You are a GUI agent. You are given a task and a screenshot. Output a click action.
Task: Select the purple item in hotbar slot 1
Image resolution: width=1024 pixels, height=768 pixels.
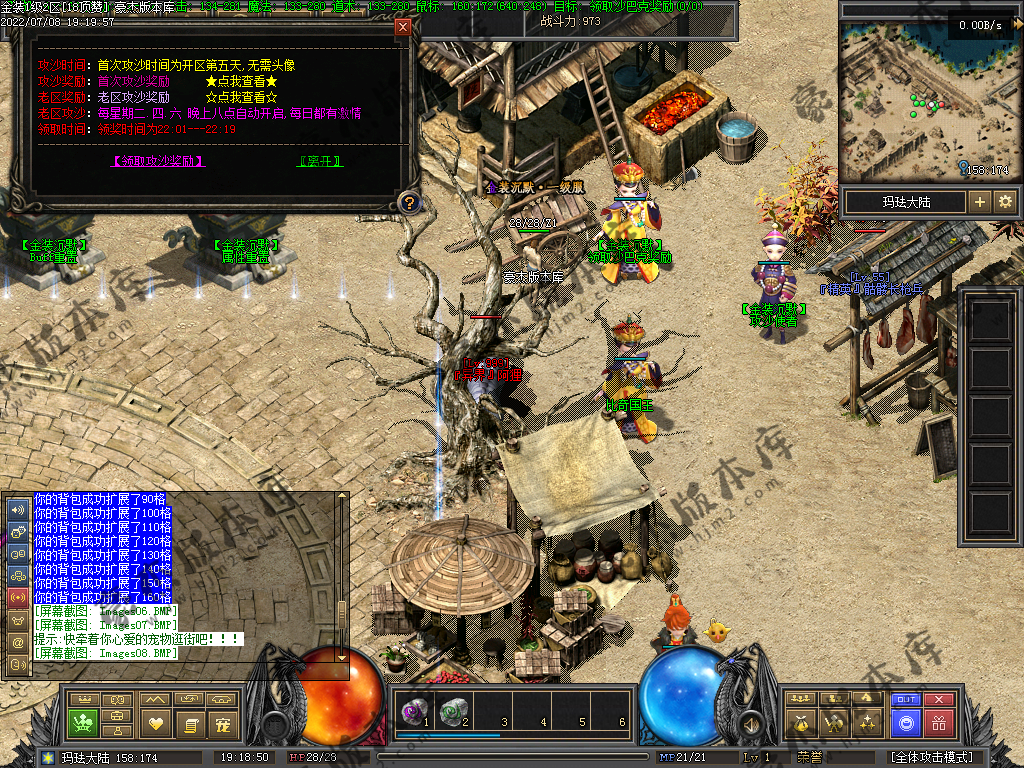click(412, 711)
